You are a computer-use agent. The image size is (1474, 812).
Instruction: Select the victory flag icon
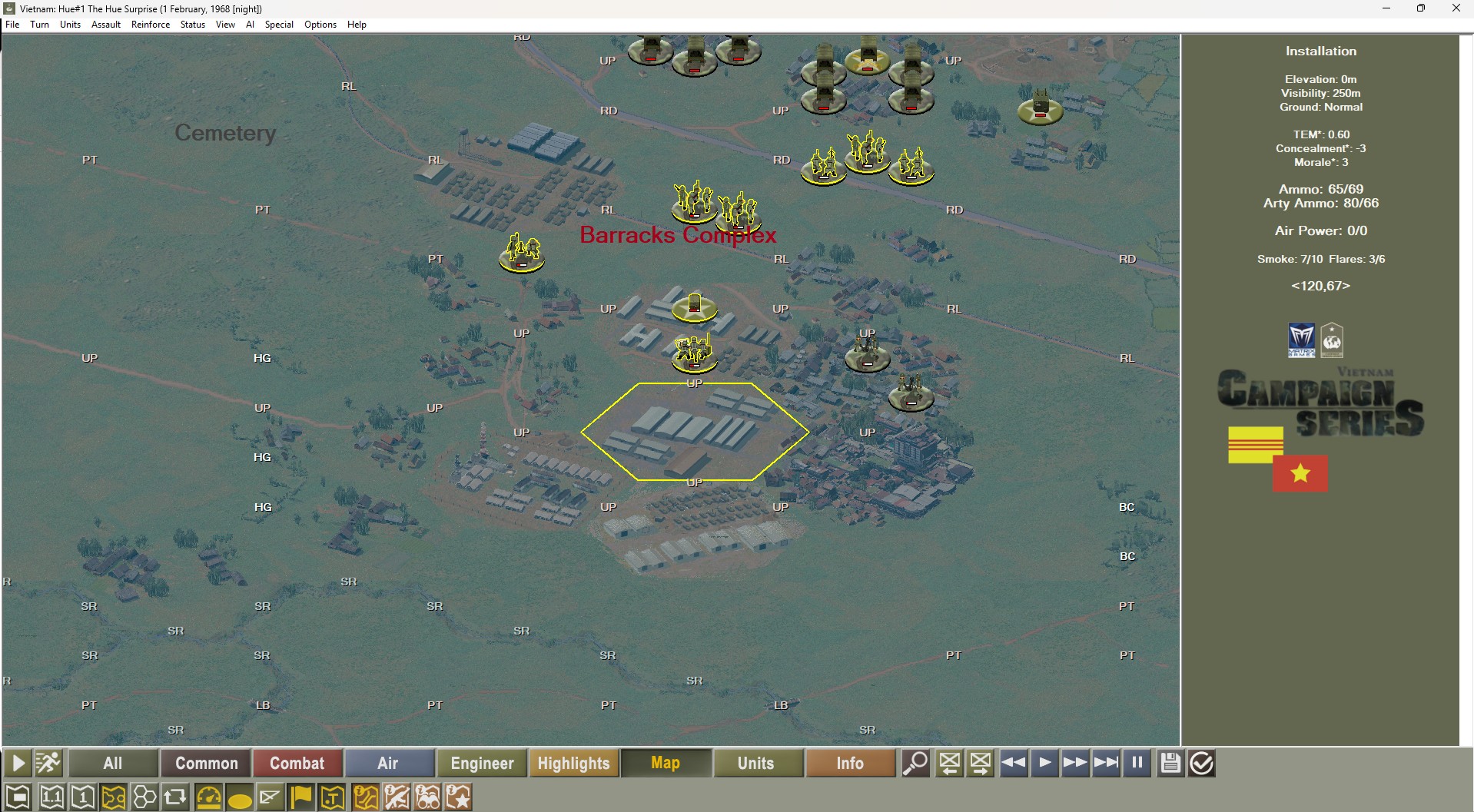[x=301, y=797]
